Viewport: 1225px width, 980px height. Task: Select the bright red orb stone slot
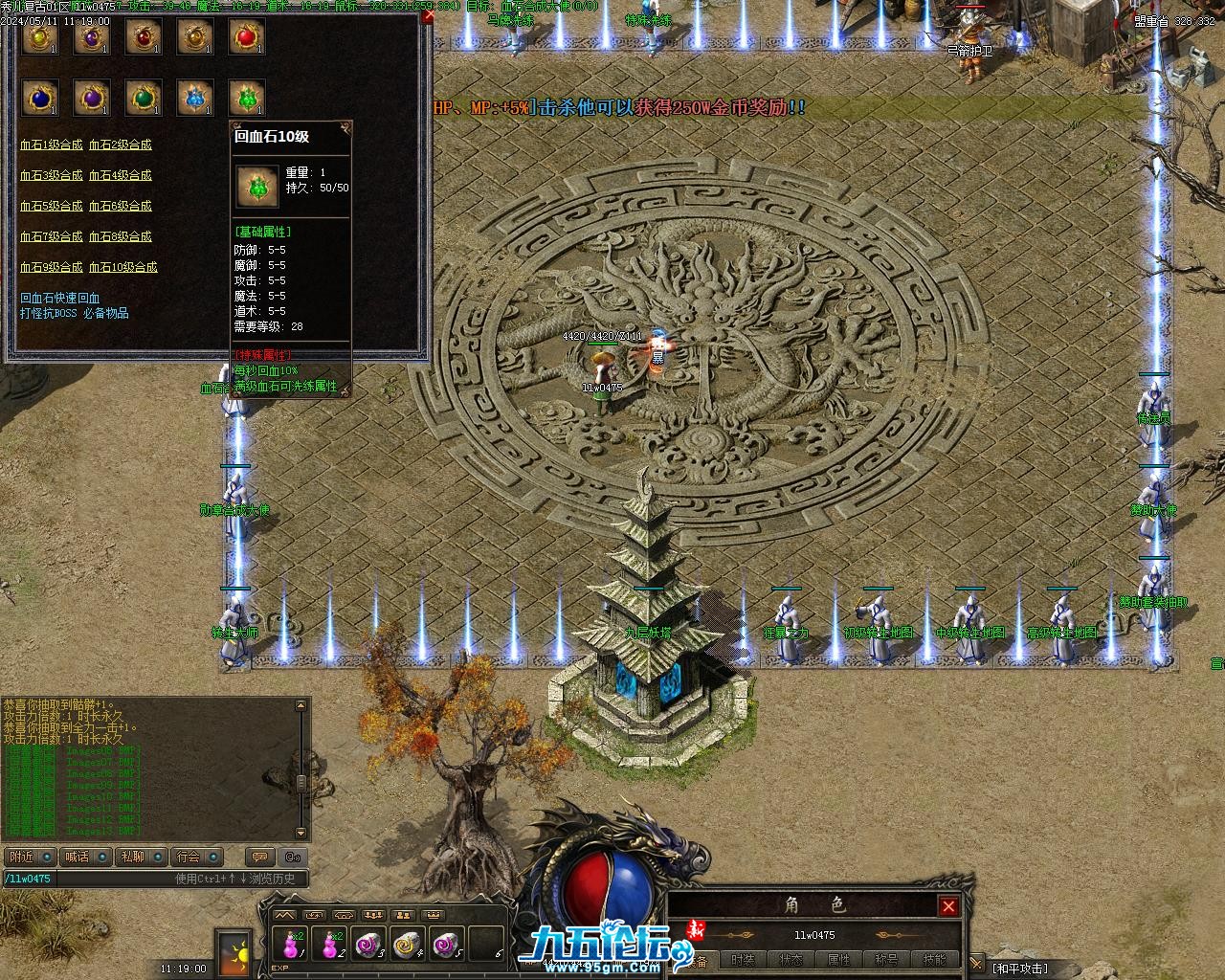pyautogui.click(x=247, y=37)
